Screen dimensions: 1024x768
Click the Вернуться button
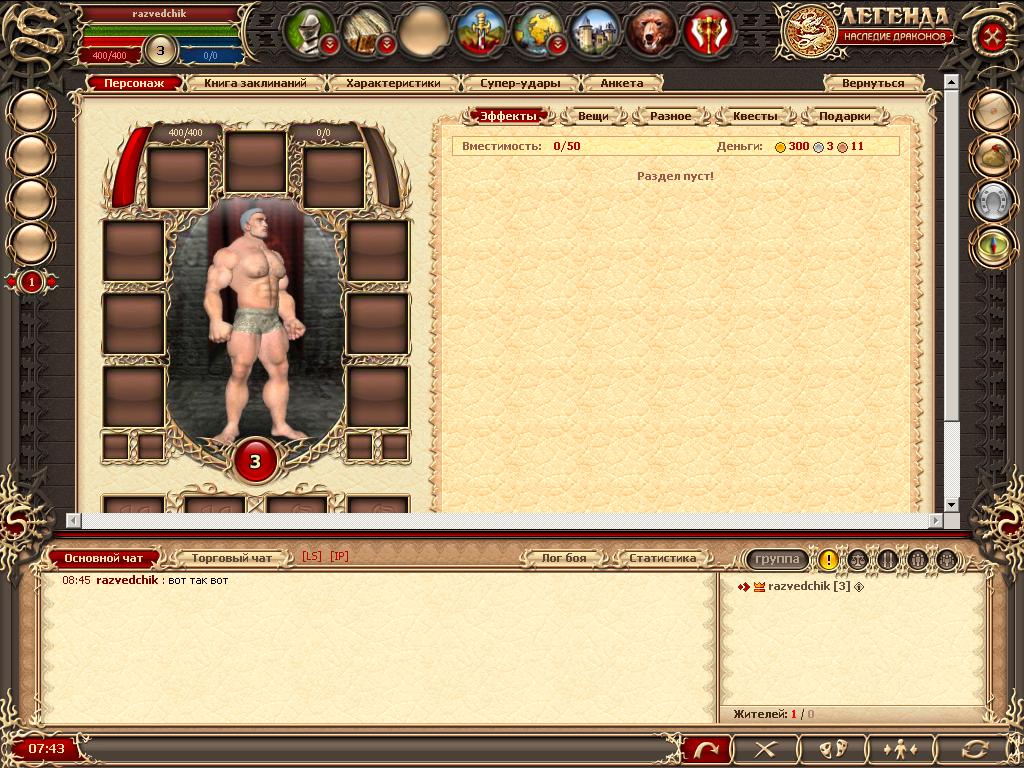coord(872,84)
